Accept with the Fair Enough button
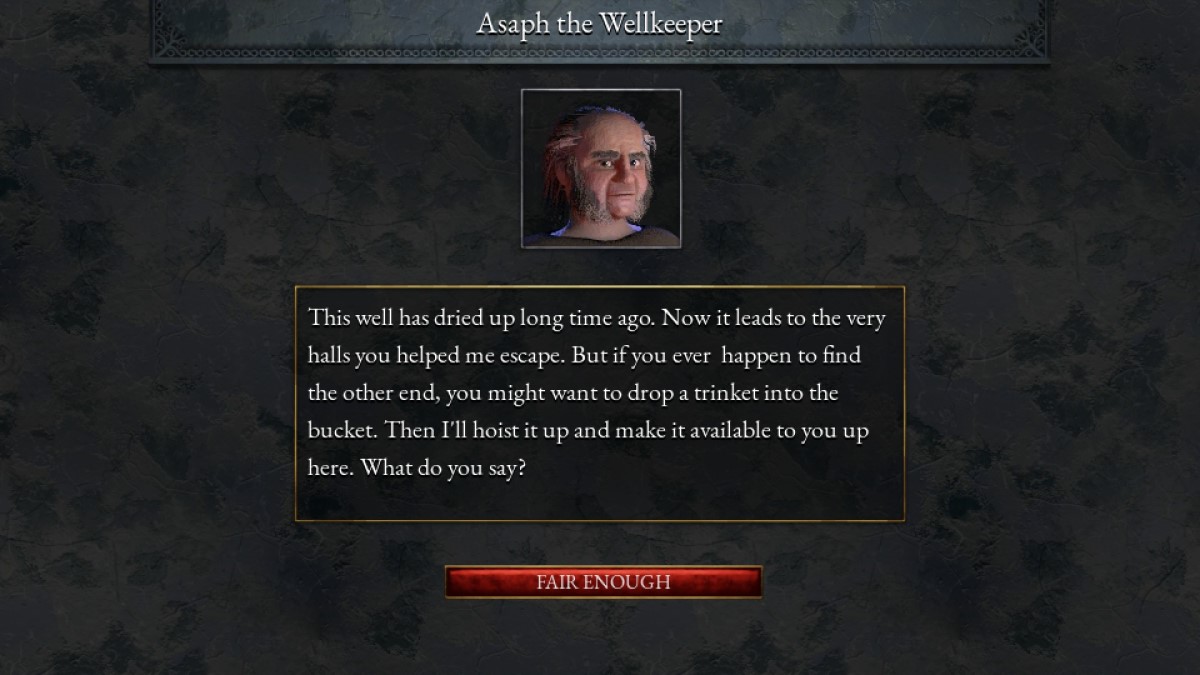The image size is (1200, 675). pyautogui.click(x=603, y=582)
